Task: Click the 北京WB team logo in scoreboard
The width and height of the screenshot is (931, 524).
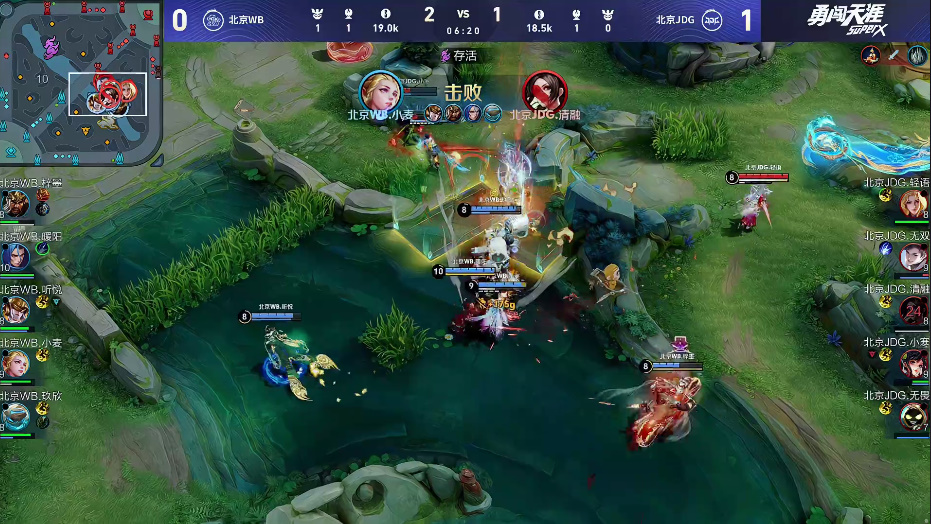Action: coord(213,20)
